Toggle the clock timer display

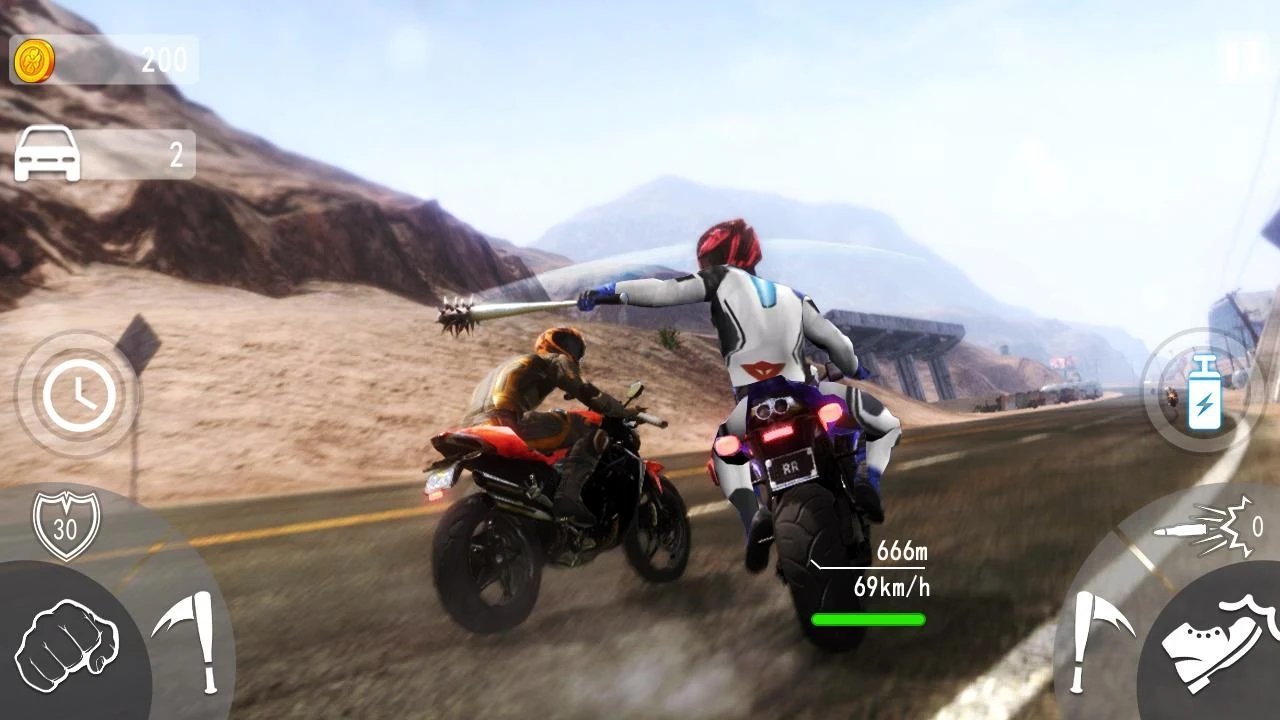pyautogui.click(x=78, y=392)
